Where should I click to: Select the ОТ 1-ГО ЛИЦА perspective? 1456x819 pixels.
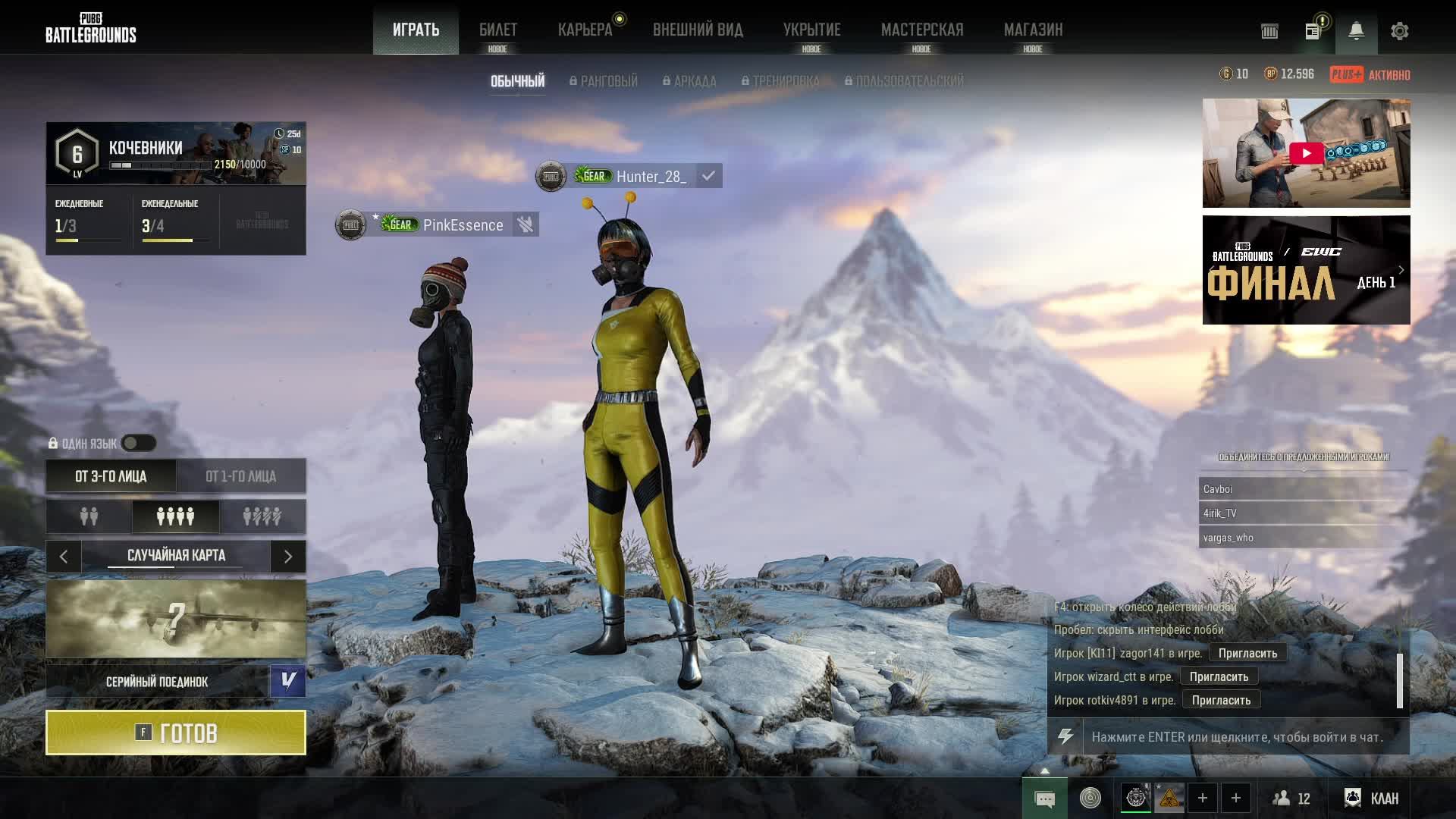(x=241, y=476)
